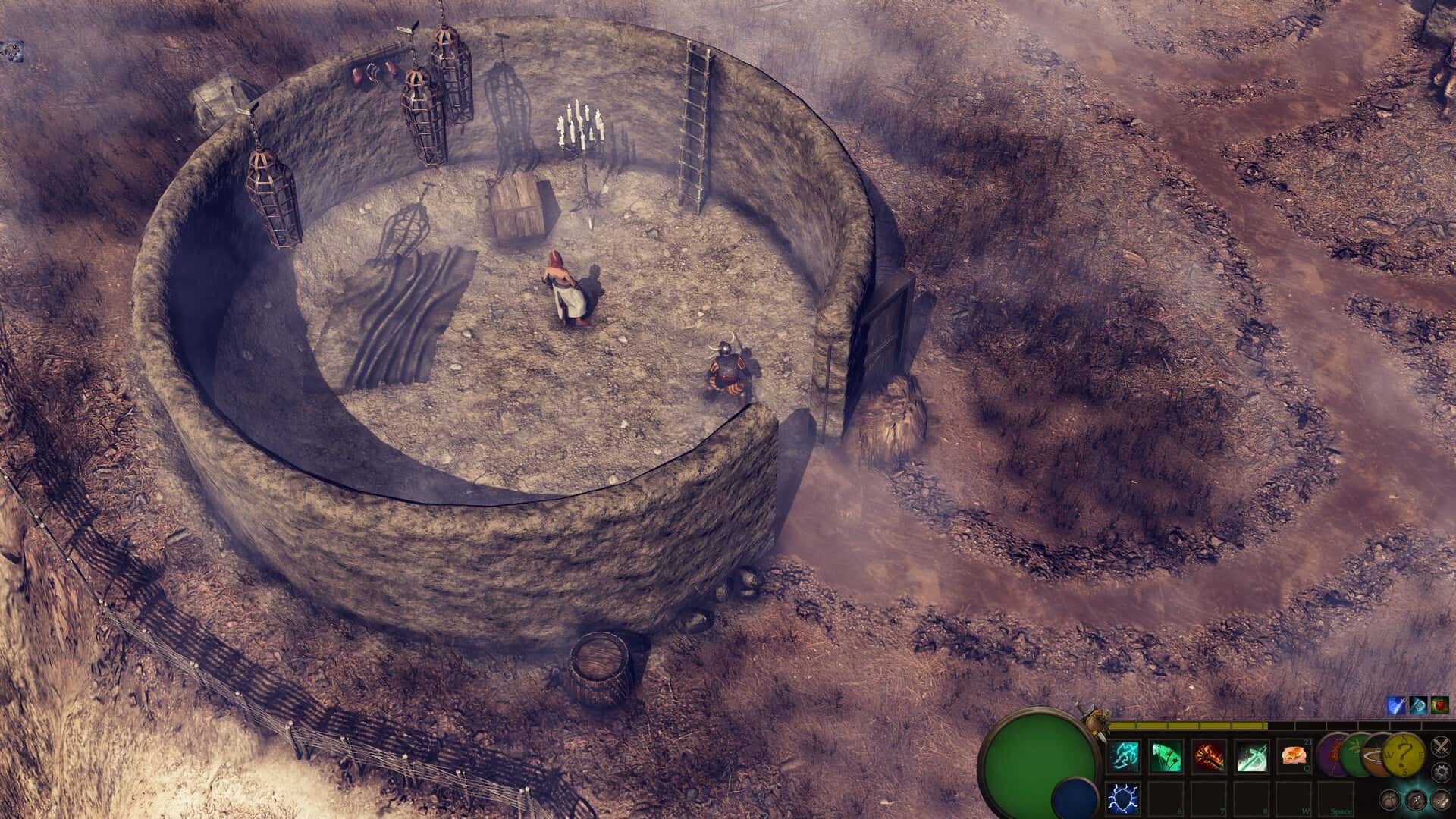The height and width of the screenshot is (819, 1456).
Task: Click the red apple buff icon
Action: pos(1439,707)
